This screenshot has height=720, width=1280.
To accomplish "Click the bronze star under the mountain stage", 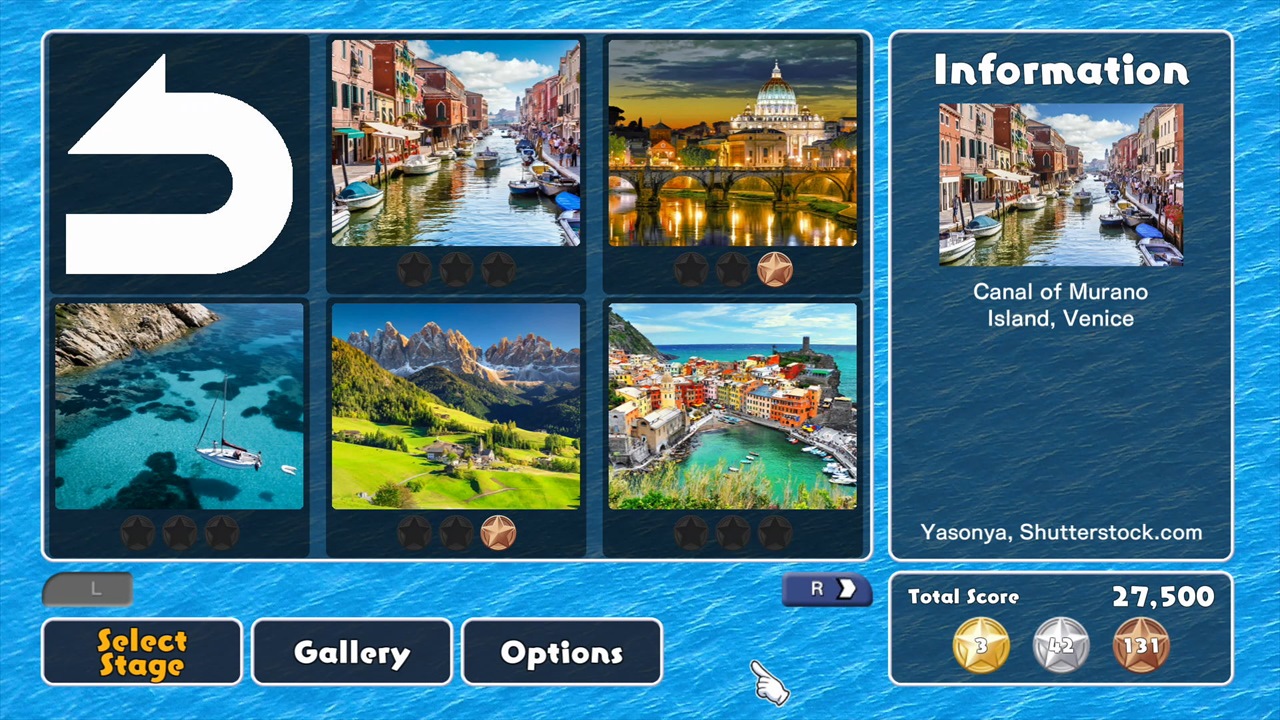I will pos(497,532).
